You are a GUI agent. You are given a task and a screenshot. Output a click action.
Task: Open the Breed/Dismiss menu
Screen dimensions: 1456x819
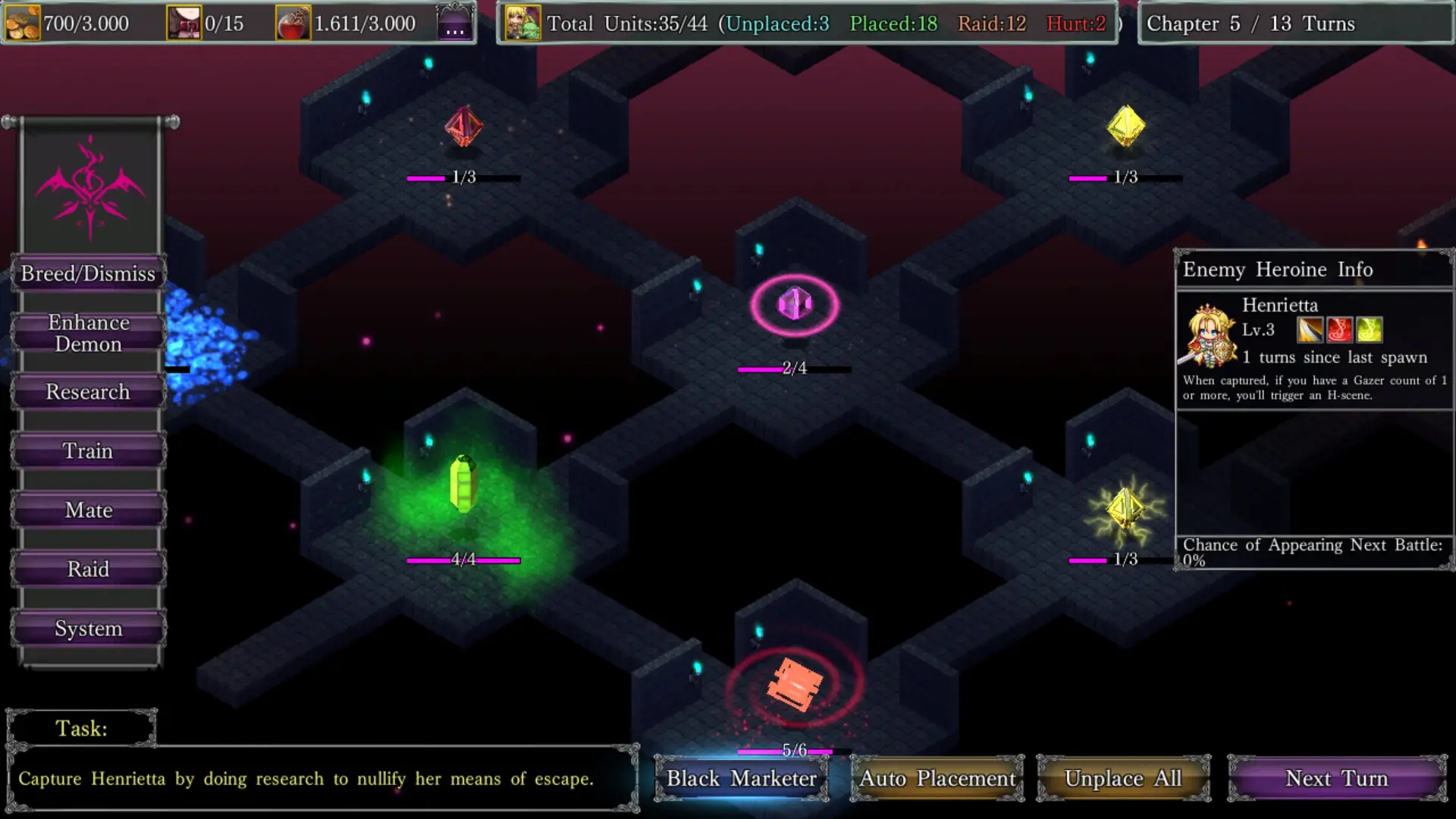pyautogui.click(x=88, y=274)
